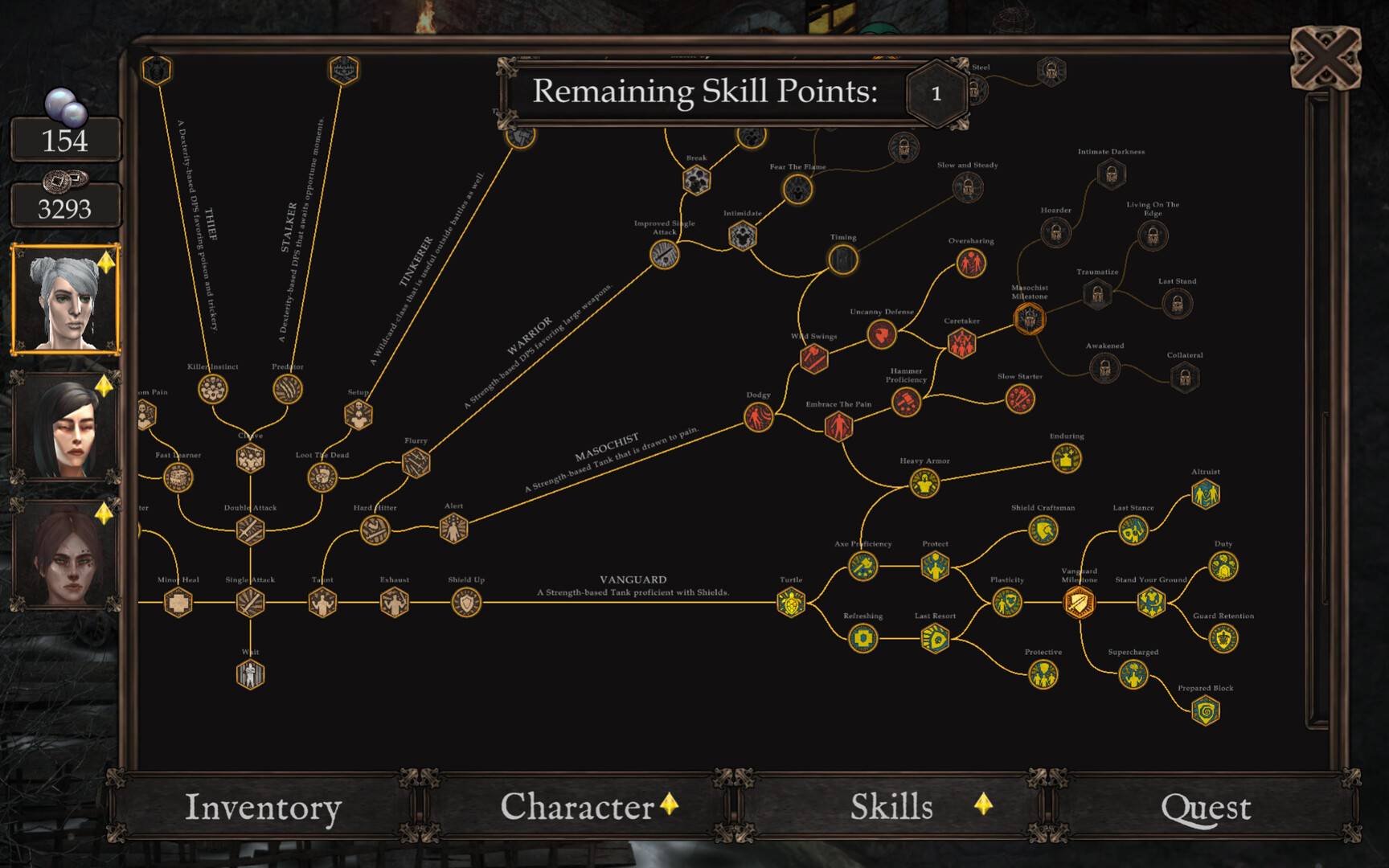
Task: Open the Skills screen
Action: [892, 807]
